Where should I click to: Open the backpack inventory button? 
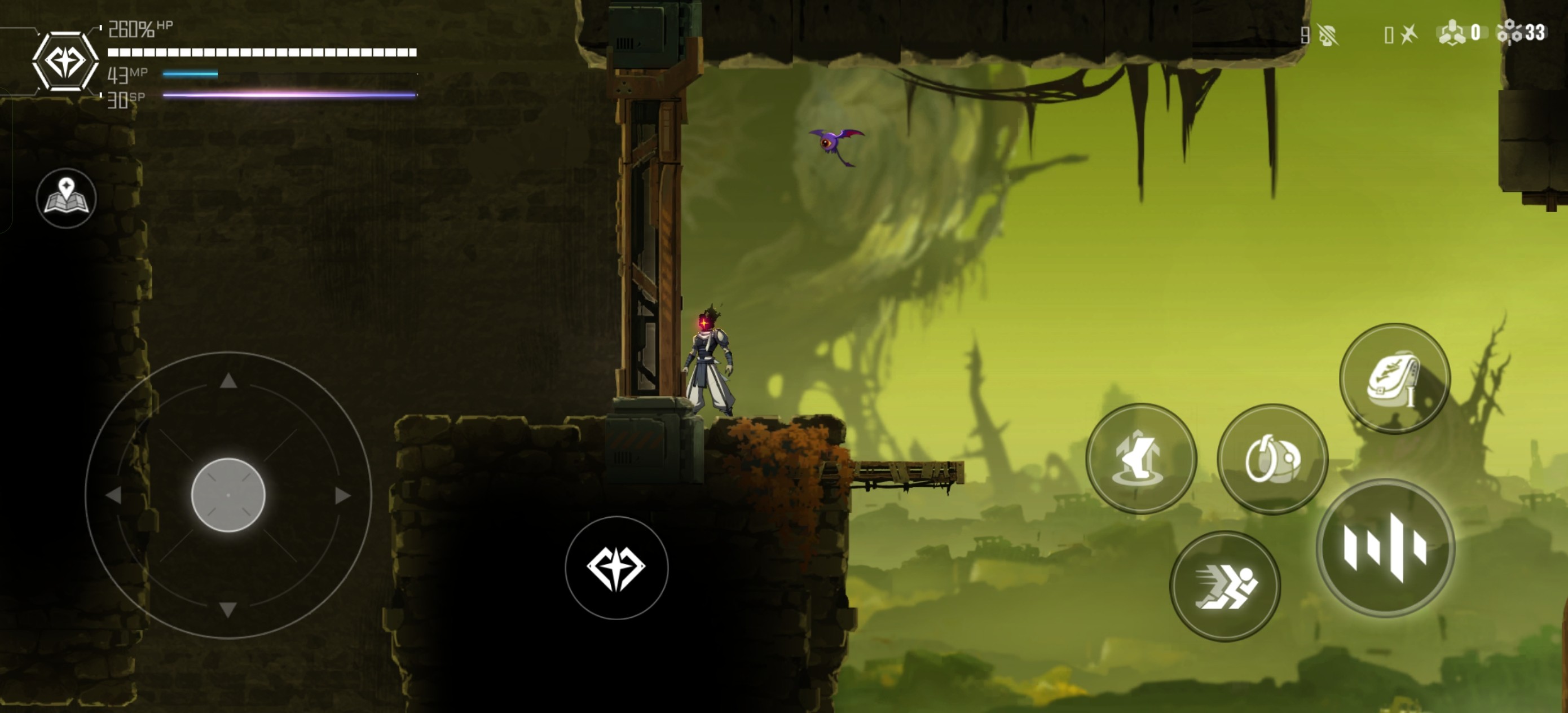tap(1394, 378)
